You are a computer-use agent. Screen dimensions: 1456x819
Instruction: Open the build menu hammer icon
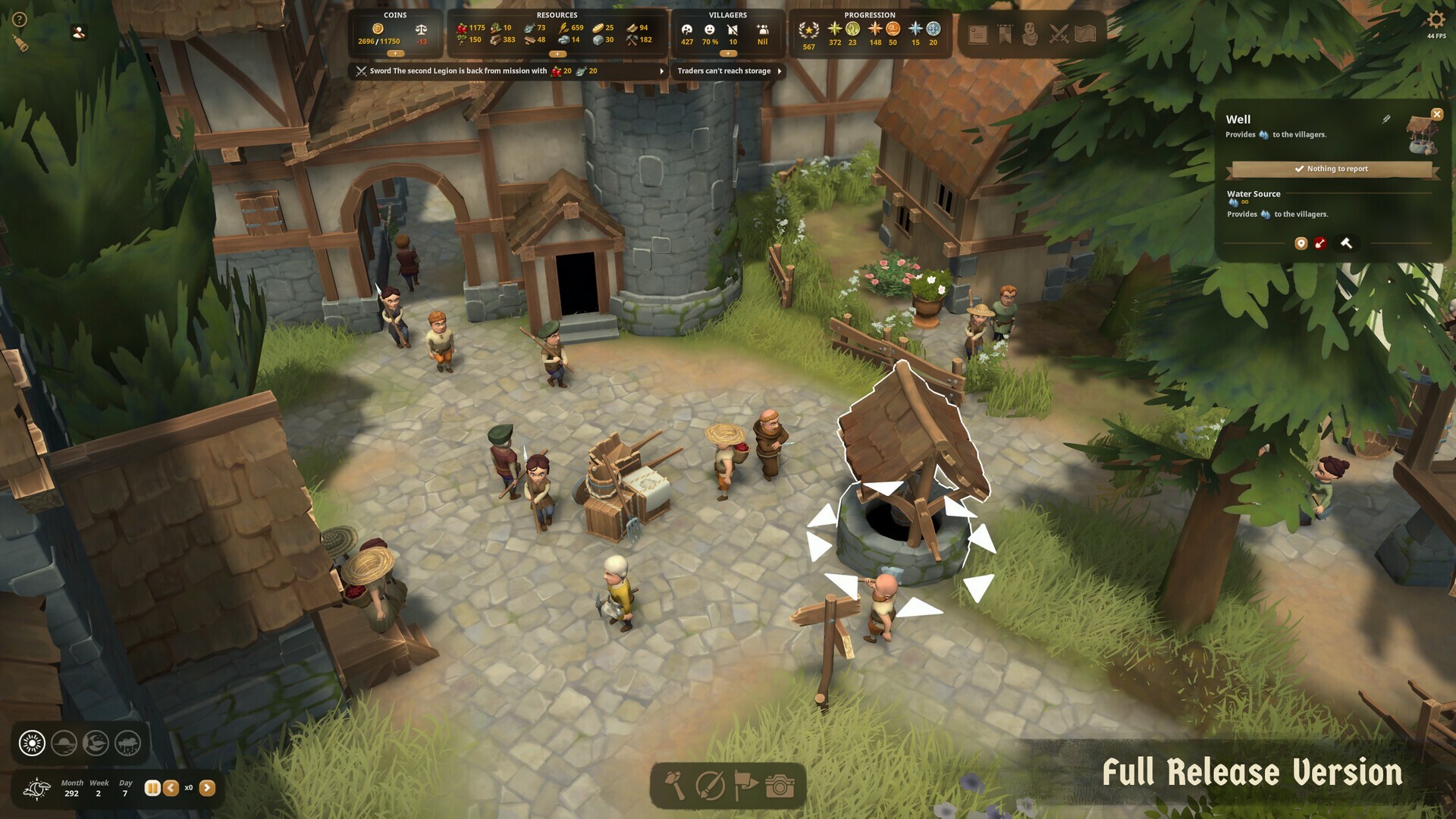click(673, 786)
